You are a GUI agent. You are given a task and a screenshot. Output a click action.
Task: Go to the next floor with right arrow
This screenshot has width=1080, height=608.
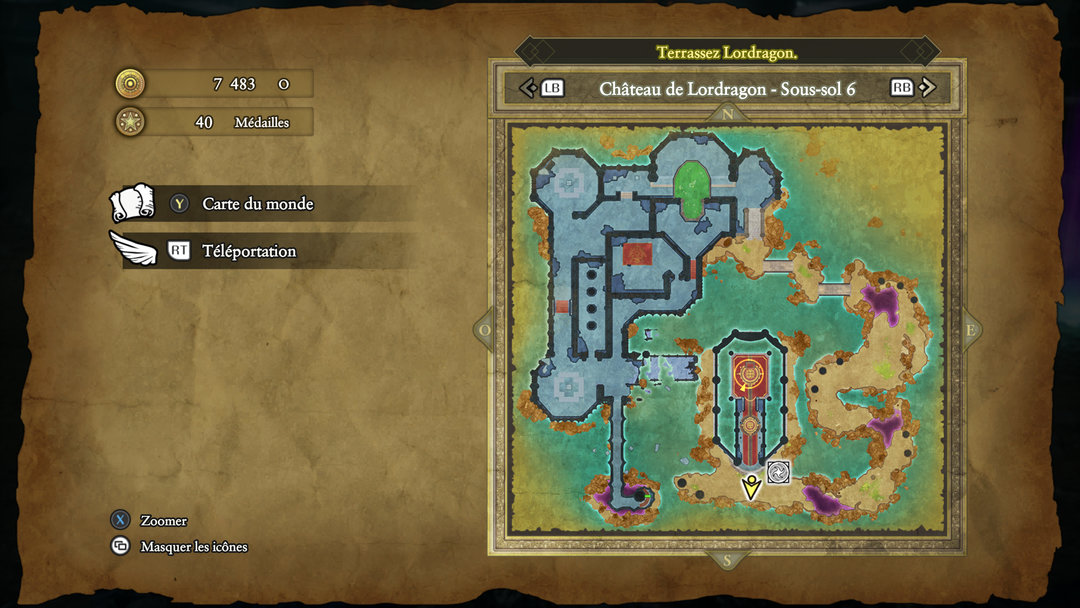(927, 88)
